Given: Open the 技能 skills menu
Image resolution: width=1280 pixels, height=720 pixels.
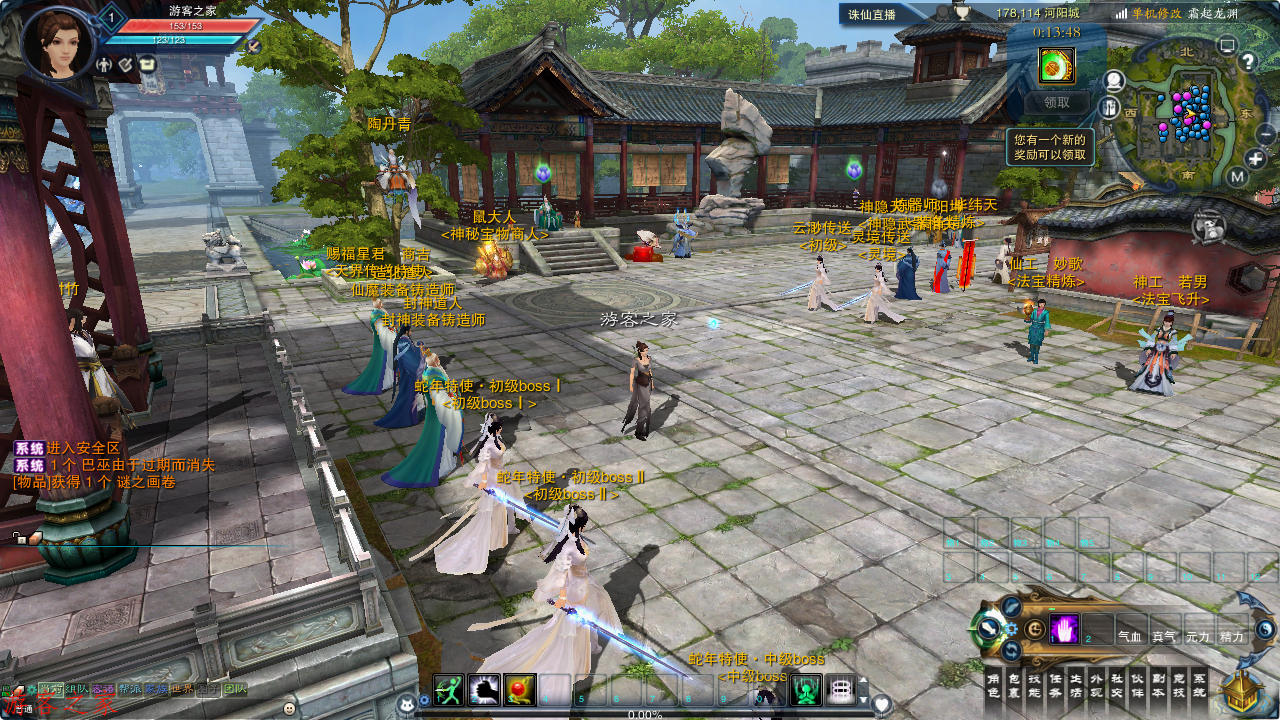Looking at the screenshot, I should coord(1035,684).
